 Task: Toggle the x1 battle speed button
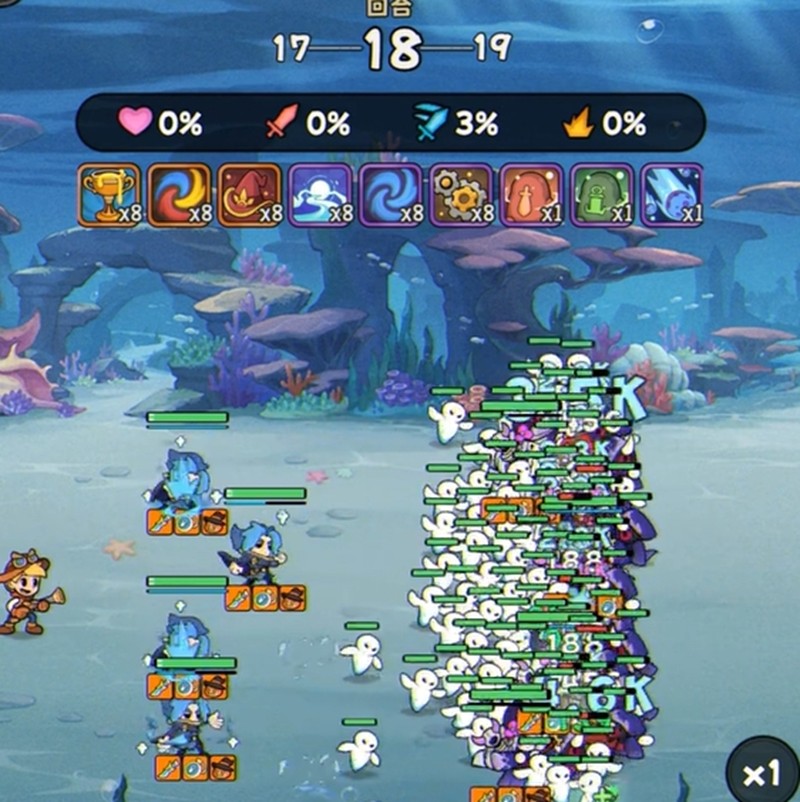[762, 773]
